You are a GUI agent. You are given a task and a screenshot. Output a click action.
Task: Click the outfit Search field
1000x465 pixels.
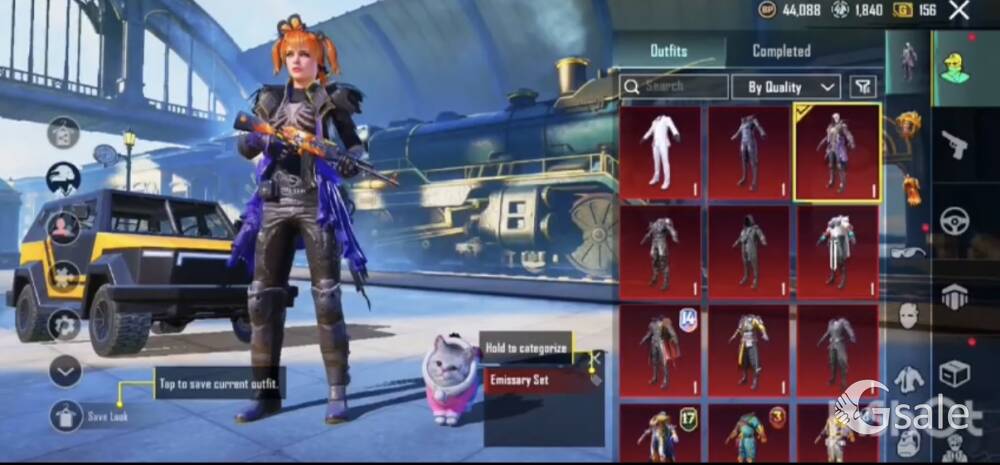coord(674,87)
